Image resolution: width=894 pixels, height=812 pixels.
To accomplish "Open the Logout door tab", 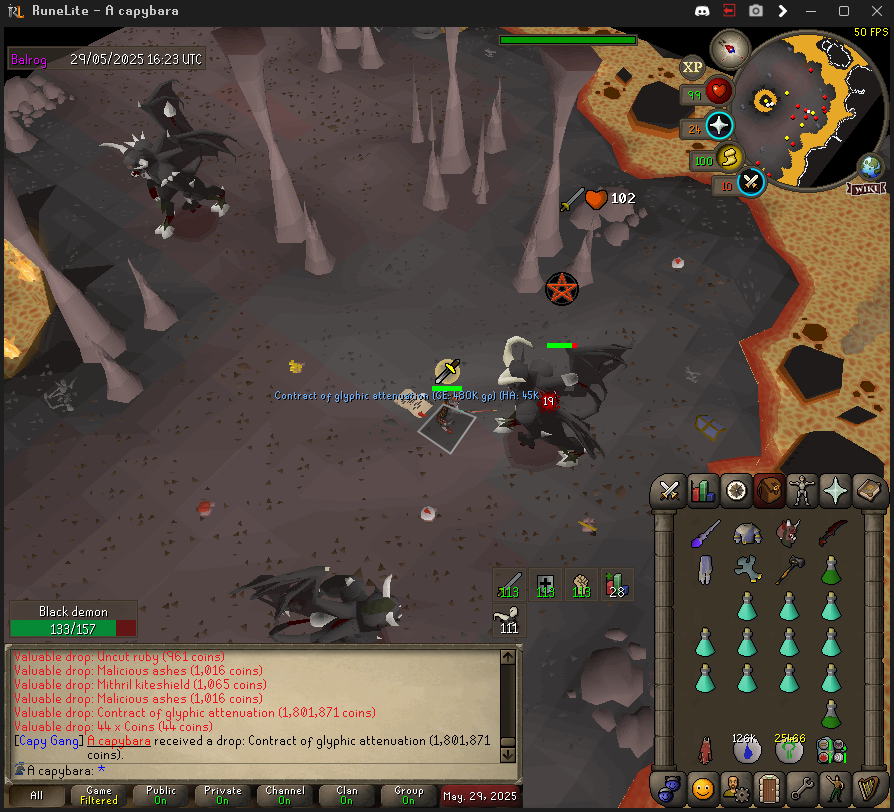I will [769, 788].
